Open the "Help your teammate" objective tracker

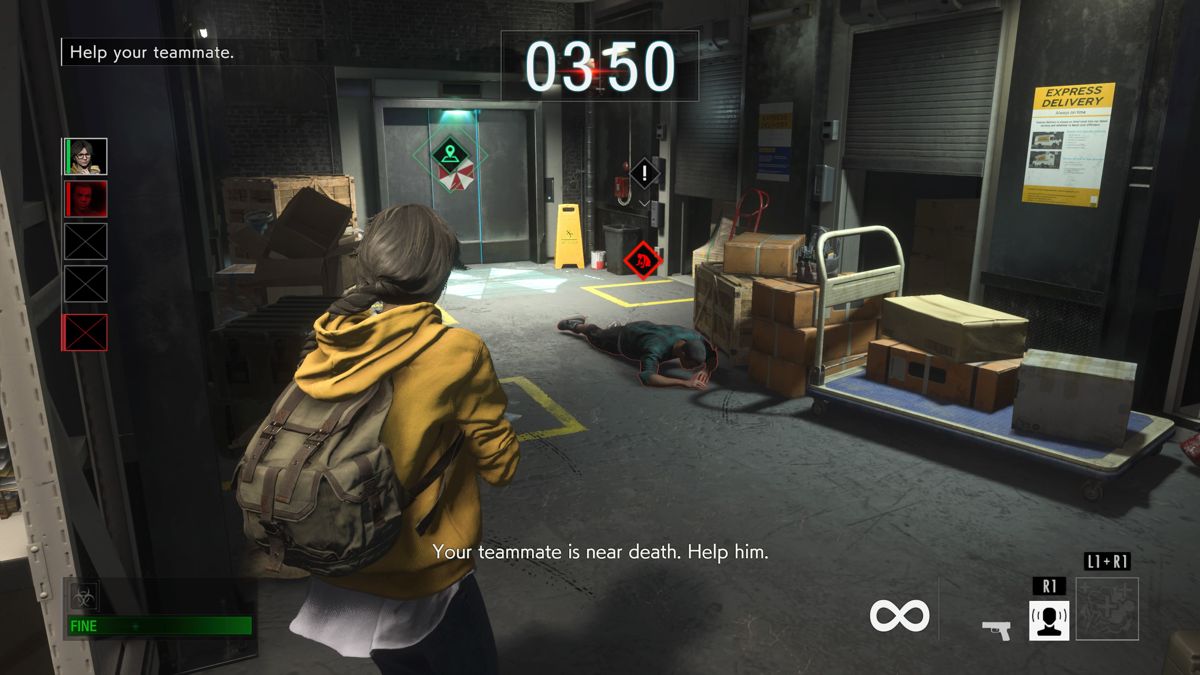point(152,52)
